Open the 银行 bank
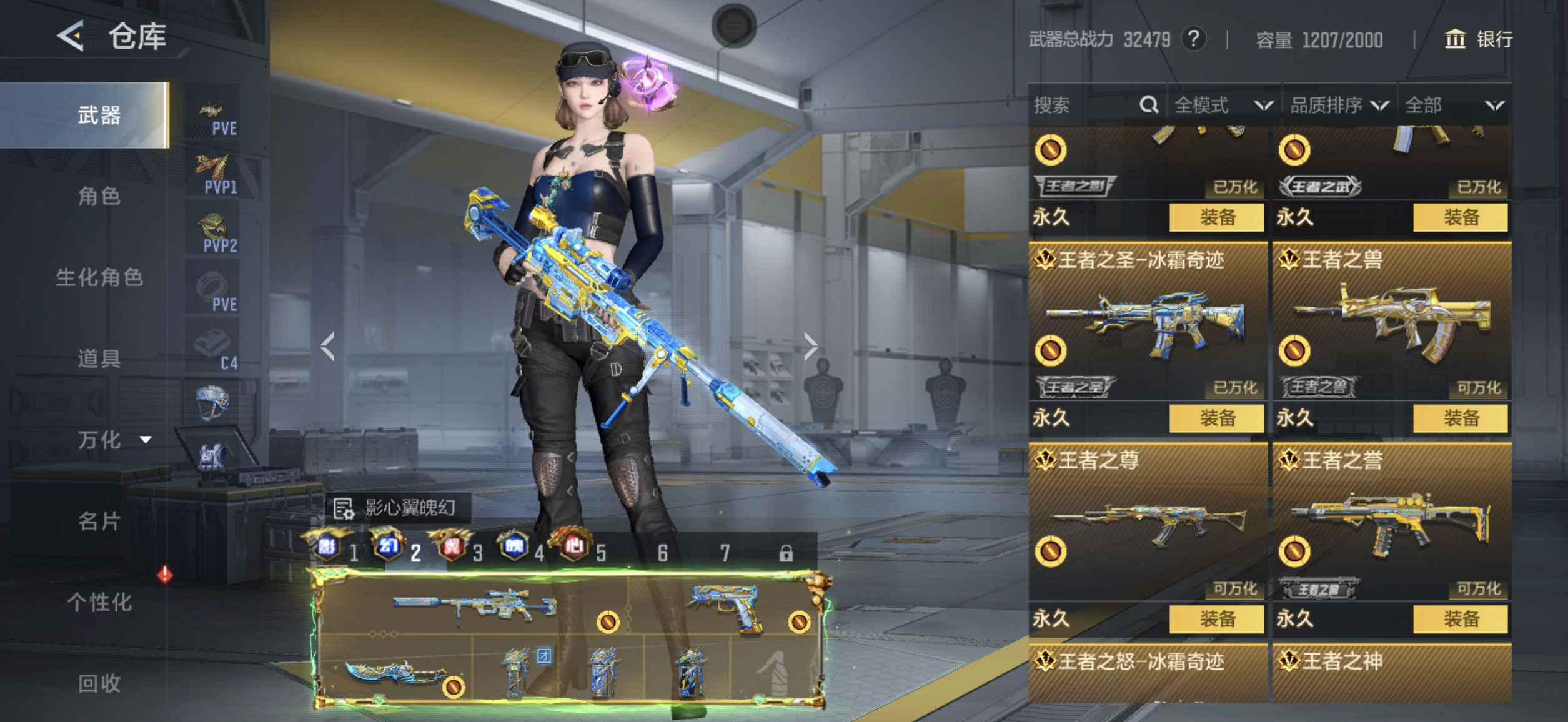The width and height of the screenshot is (1568, 722). click(x=1479, y=39)
